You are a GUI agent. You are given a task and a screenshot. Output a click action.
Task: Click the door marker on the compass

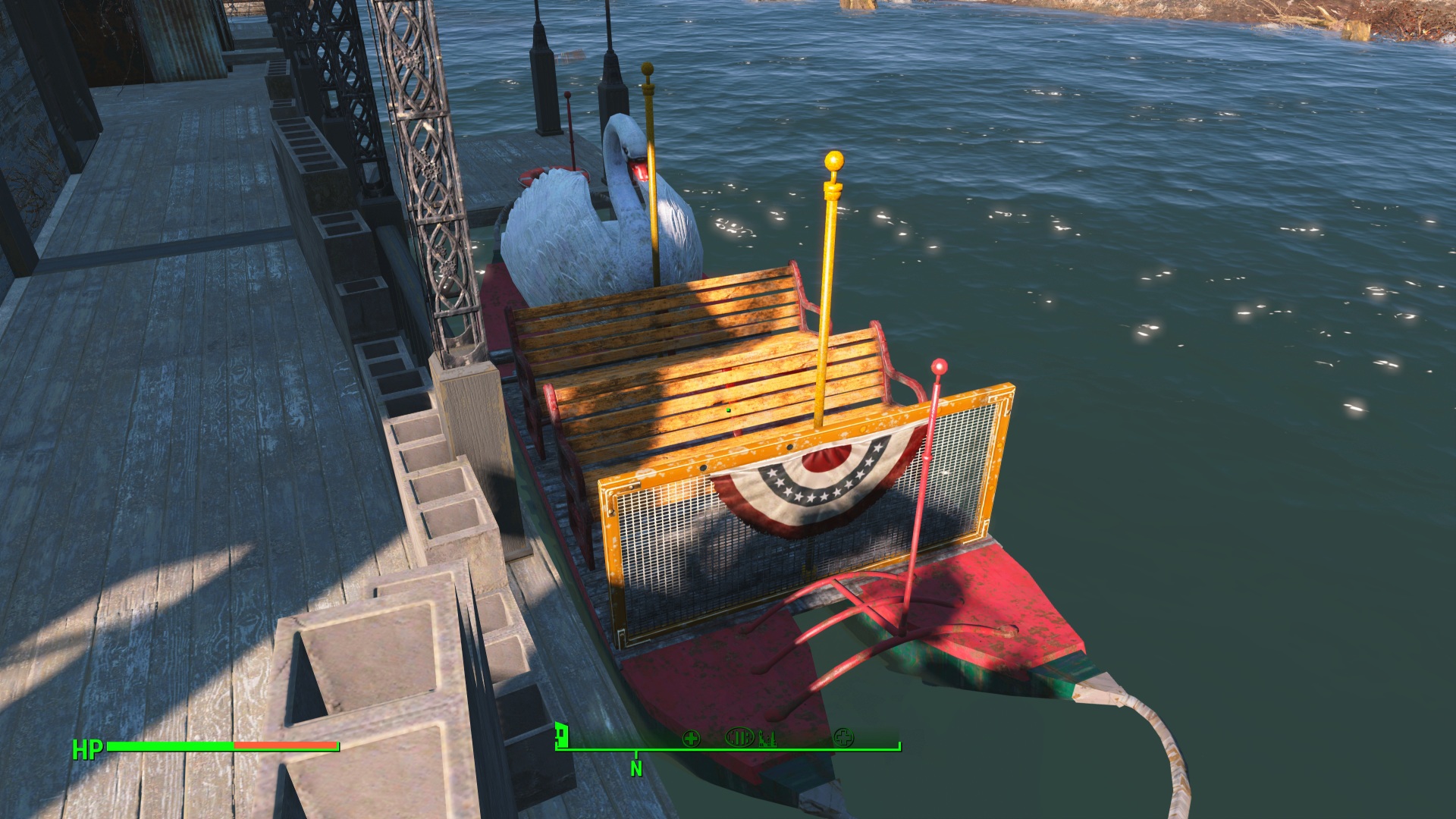pos(562,734)
